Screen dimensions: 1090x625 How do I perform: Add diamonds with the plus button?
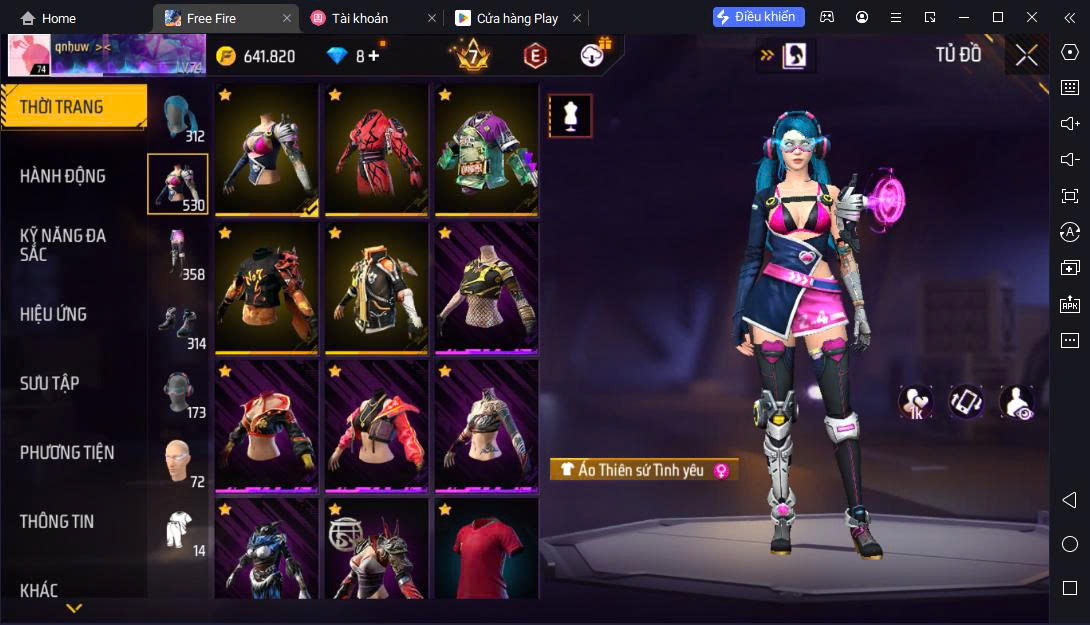[x=374, y=56]
